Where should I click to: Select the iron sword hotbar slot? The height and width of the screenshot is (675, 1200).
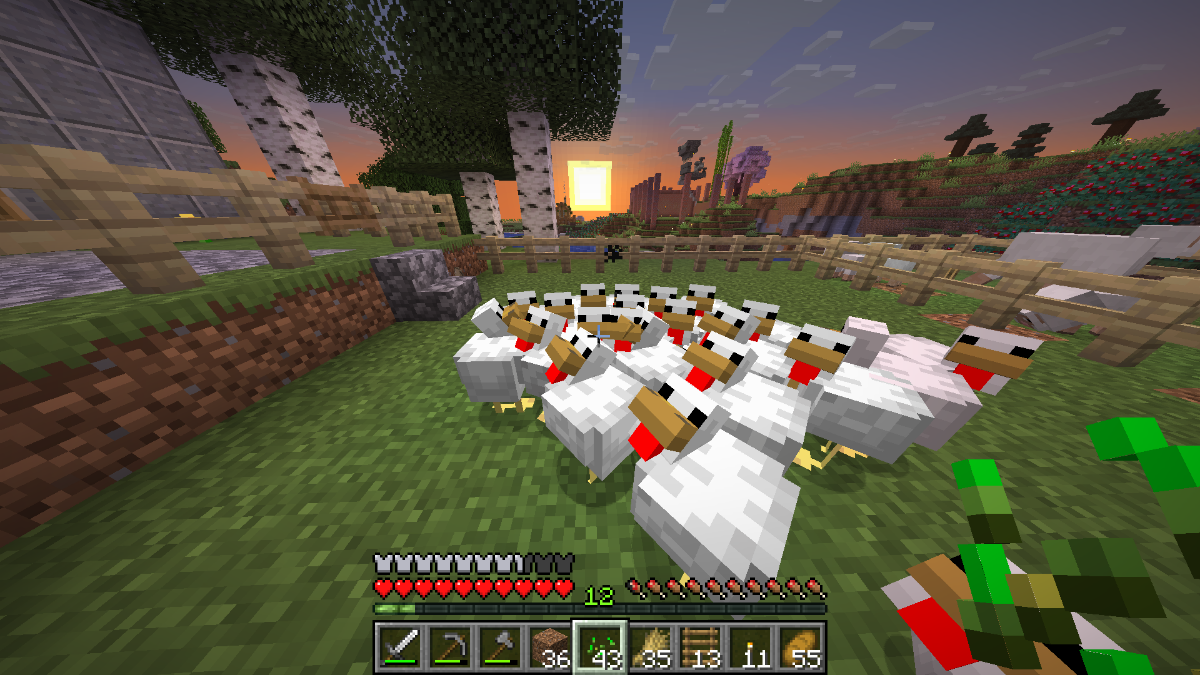(x=399, y=646)
